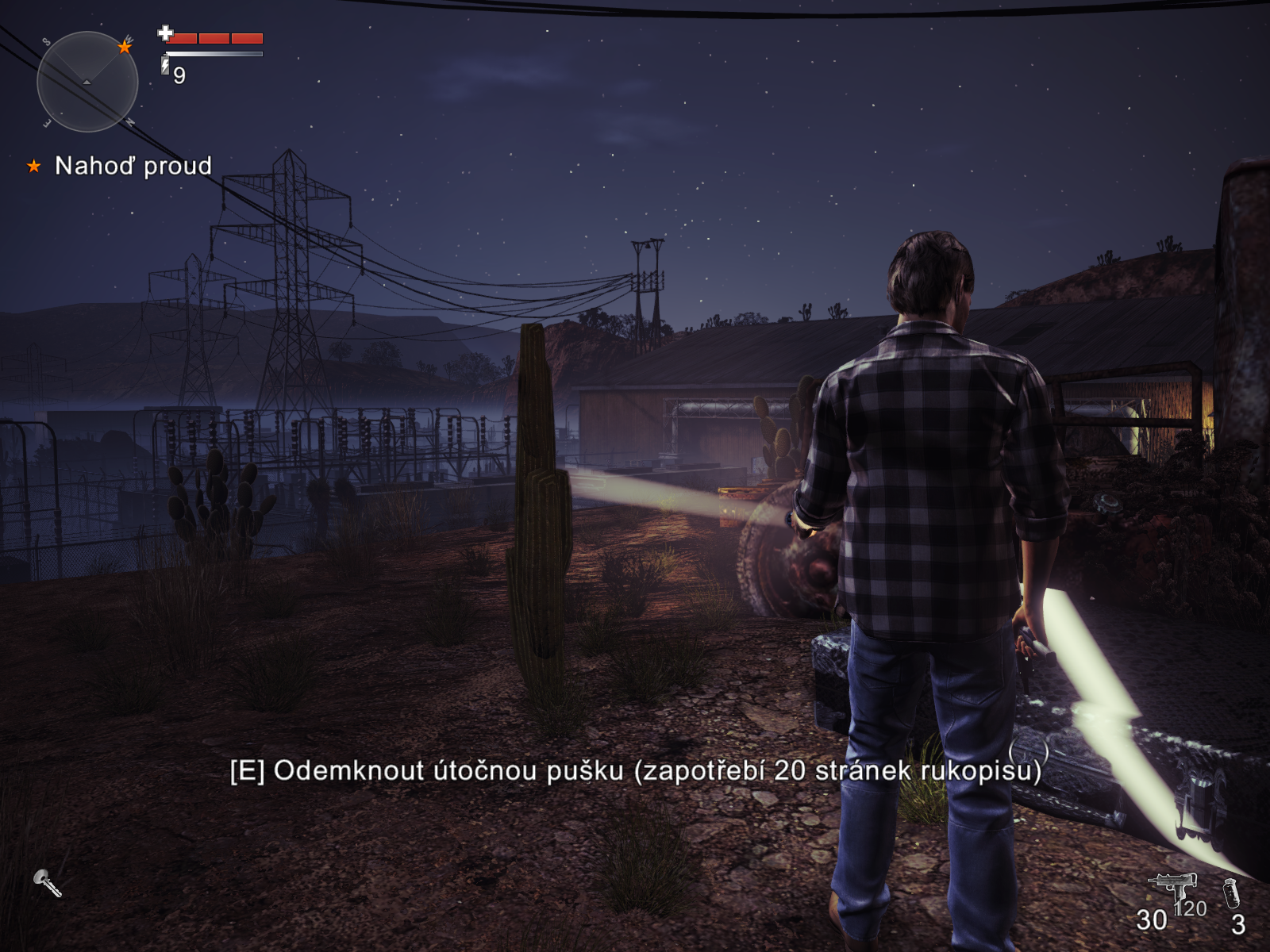1270x952 pixels.
Task: Choose the submachine gun weapon icon
Action: point(1172,886)
